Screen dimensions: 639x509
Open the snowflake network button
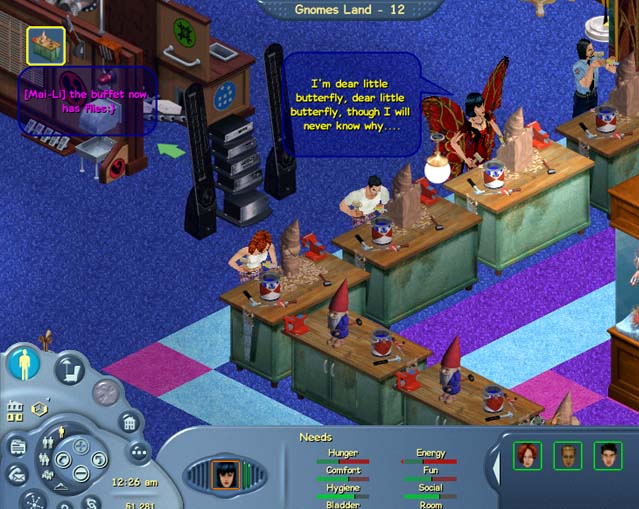click(x=30, y=500)
